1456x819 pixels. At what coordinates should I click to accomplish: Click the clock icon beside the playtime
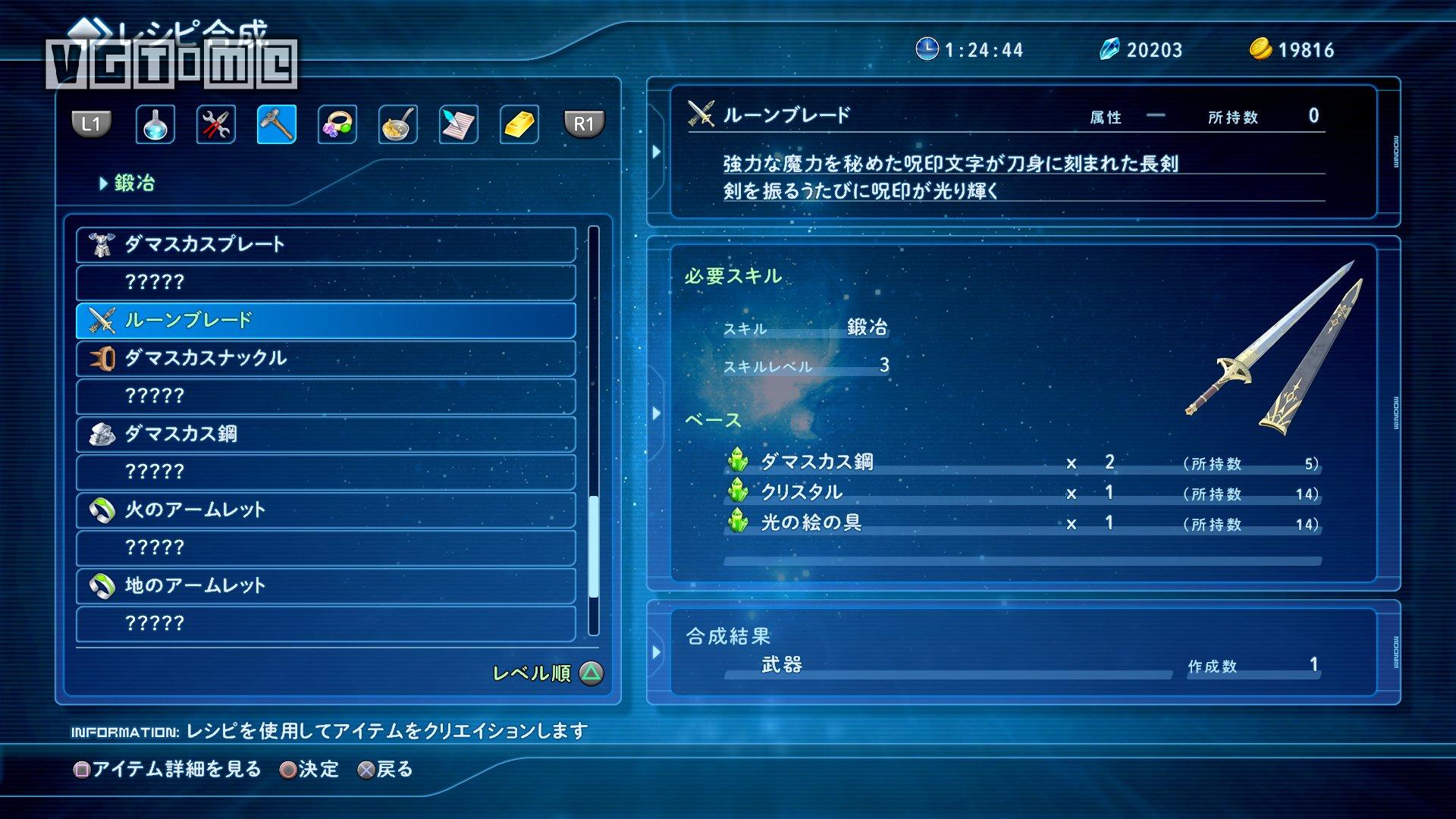[x=927, y=49]
